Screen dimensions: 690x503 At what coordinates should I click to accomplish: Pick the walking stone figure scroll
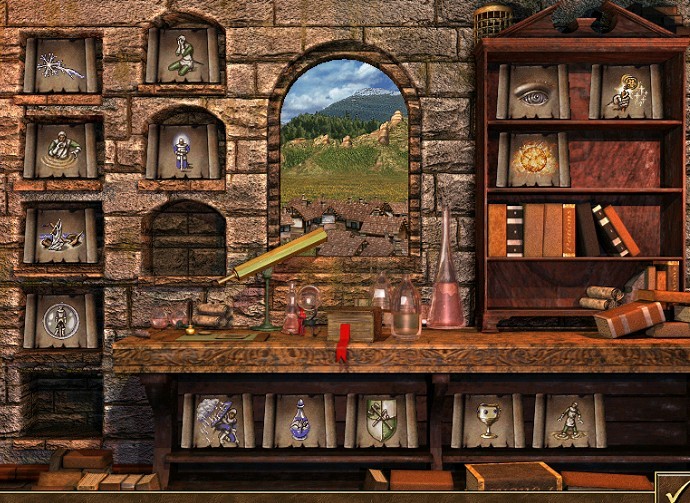coord(569,420)
